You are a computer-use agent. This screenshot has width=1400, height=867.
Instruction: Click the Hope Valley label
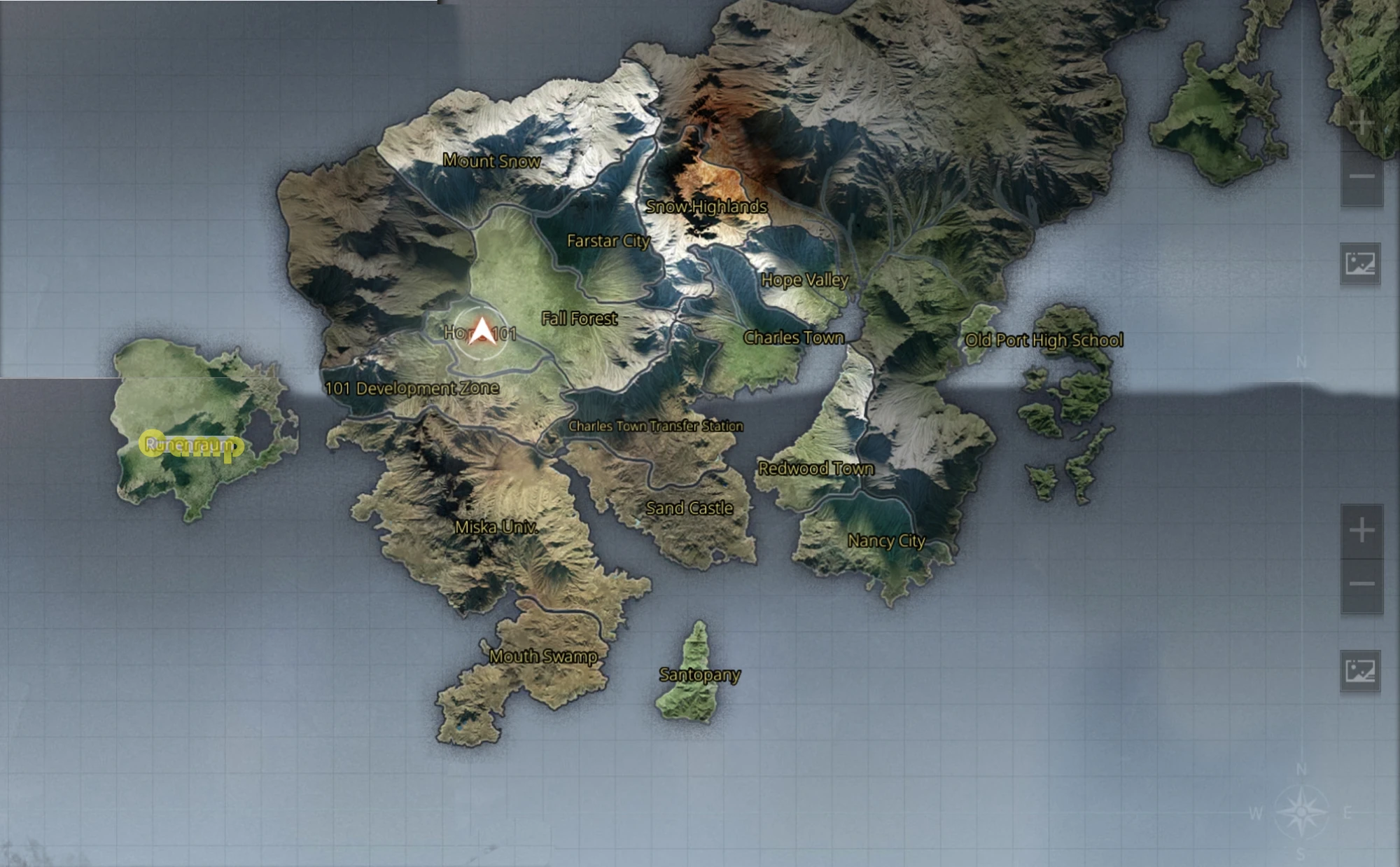(x=805, y=279)
